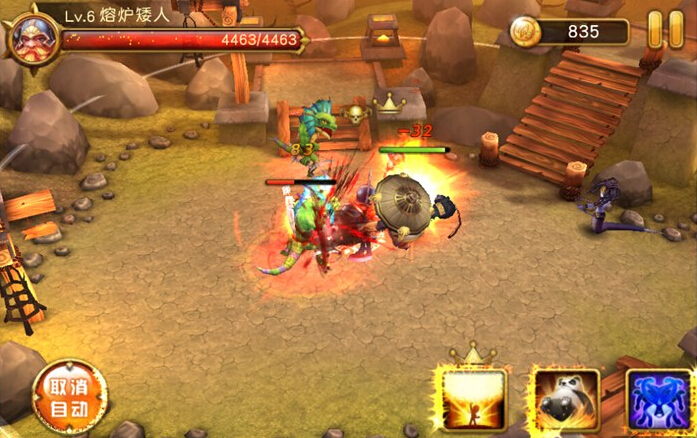The image size is (697, 438).
Task: Tap the dwarf boss portrait
Action: [32, 34]
